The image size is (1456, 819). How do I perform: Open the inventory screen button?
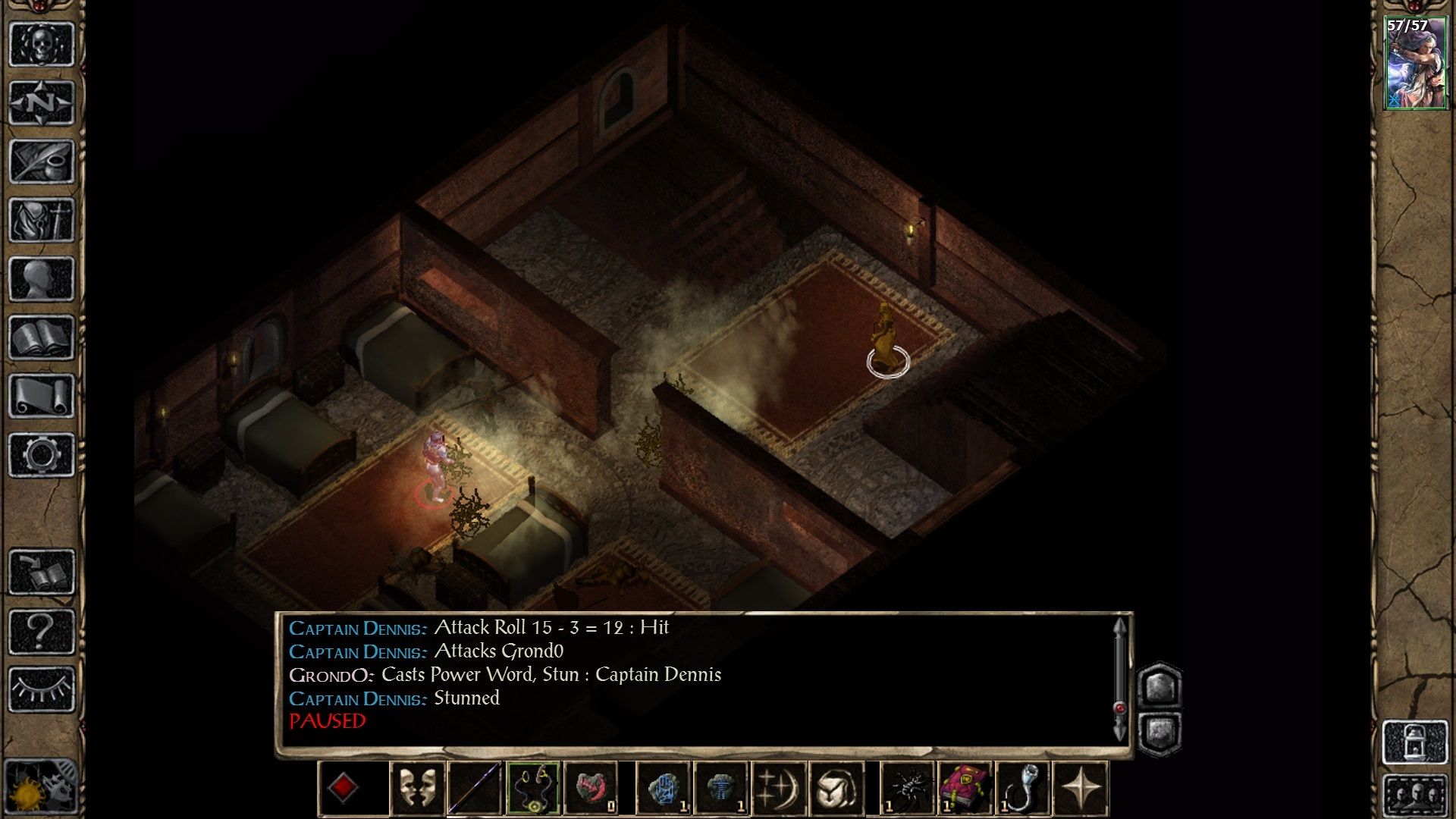pyautogui.click(x=42, y=220)
